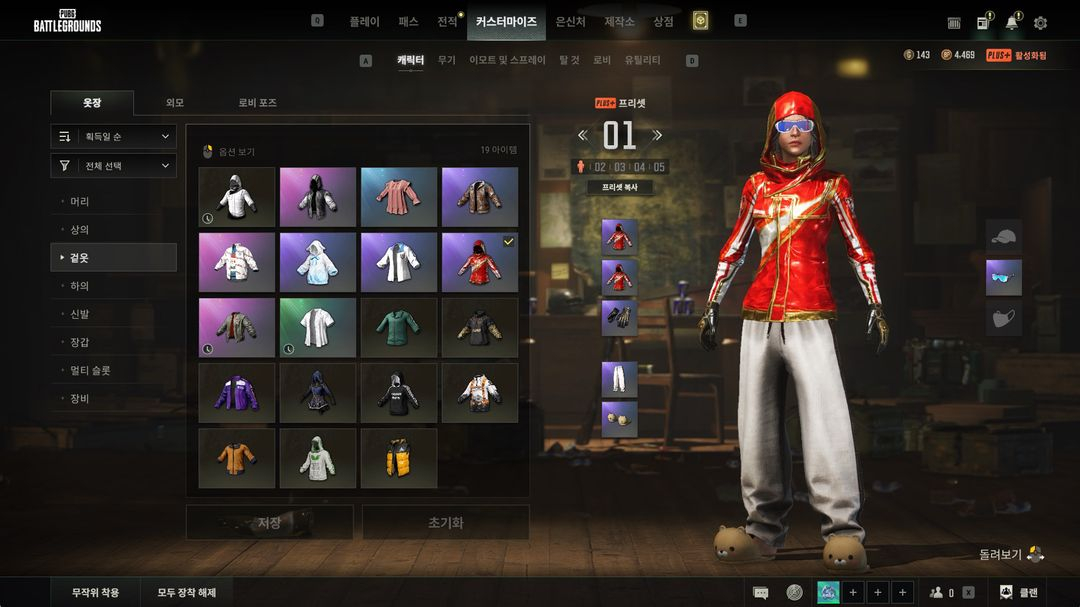
Task: Switch to the 무기 (Weapons) tab
Action: click(446, 61)
